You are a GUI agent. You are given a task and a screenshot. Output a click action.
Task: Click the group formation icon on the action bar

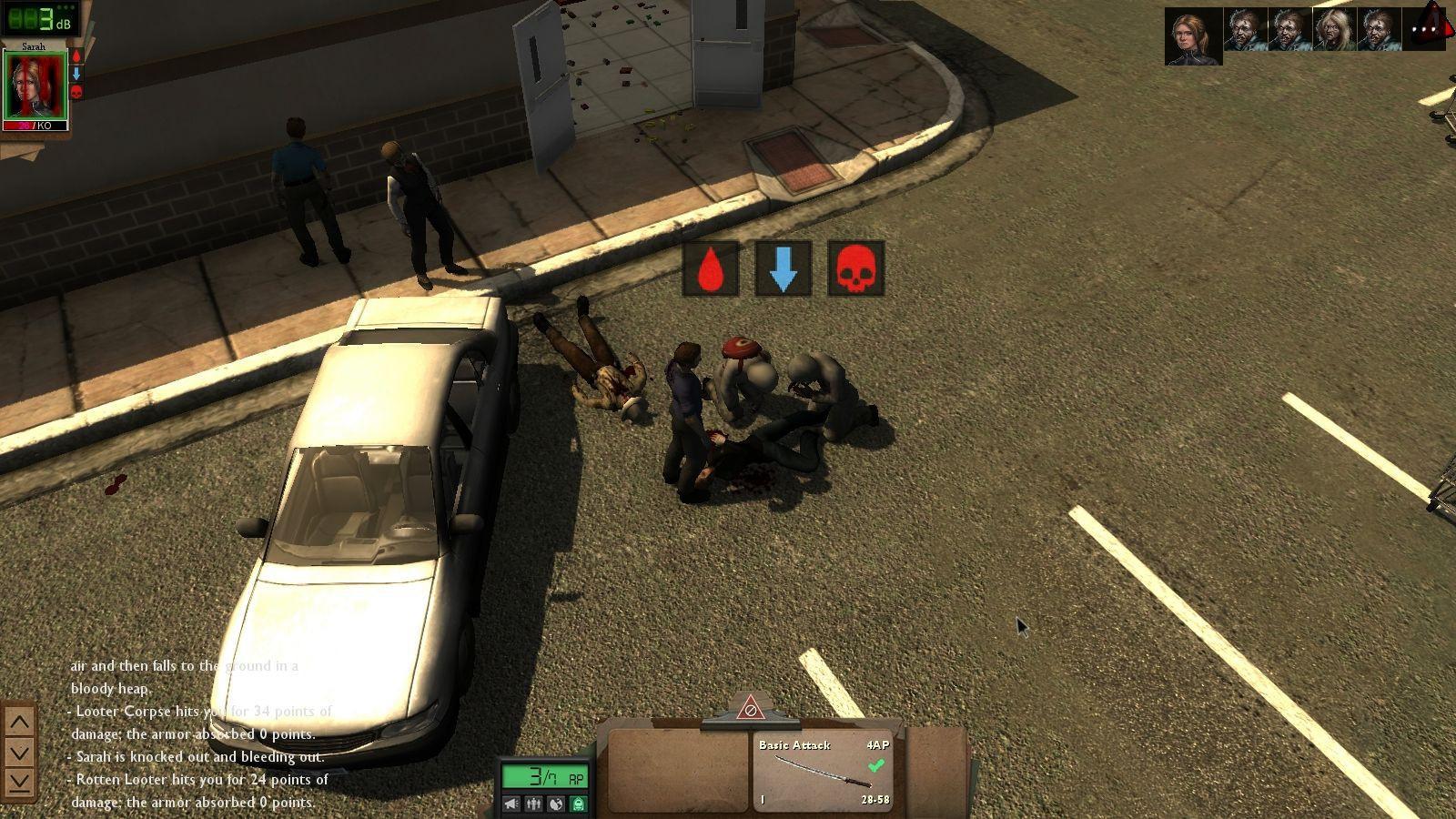(x=533, y=804)
